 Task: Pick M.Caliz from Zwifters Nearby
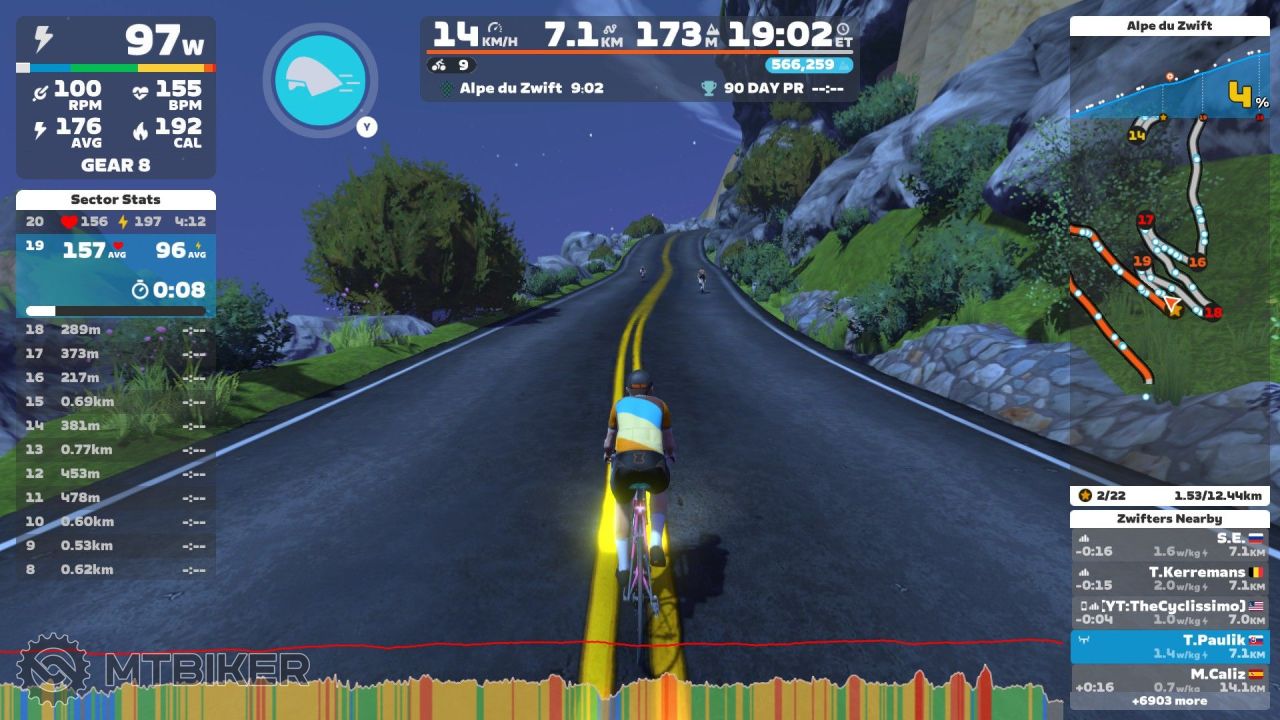pyautogui.click(x=1169, y=679)
